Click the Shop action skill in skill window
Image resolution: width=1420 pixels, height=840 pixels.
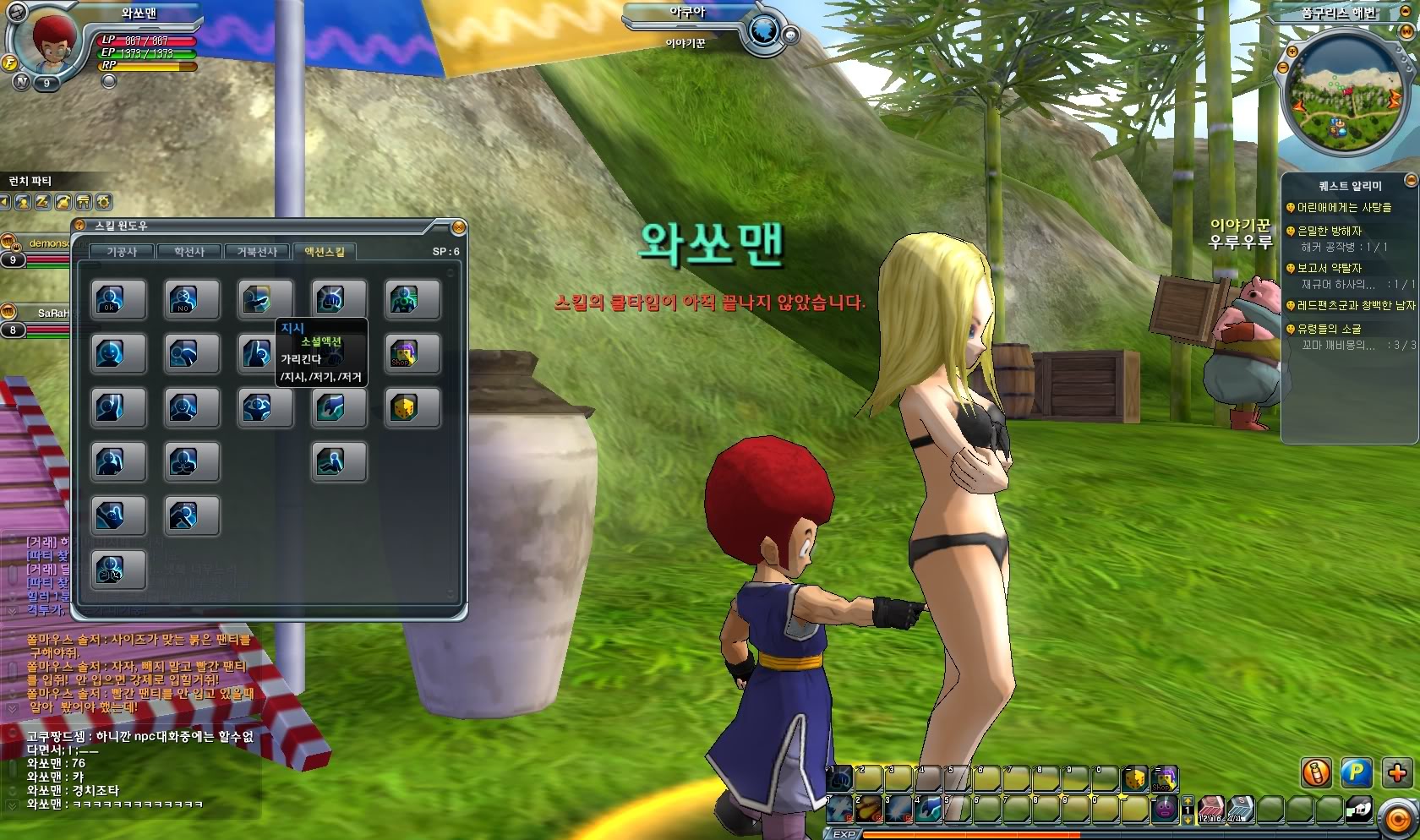[x=404, y=353]
